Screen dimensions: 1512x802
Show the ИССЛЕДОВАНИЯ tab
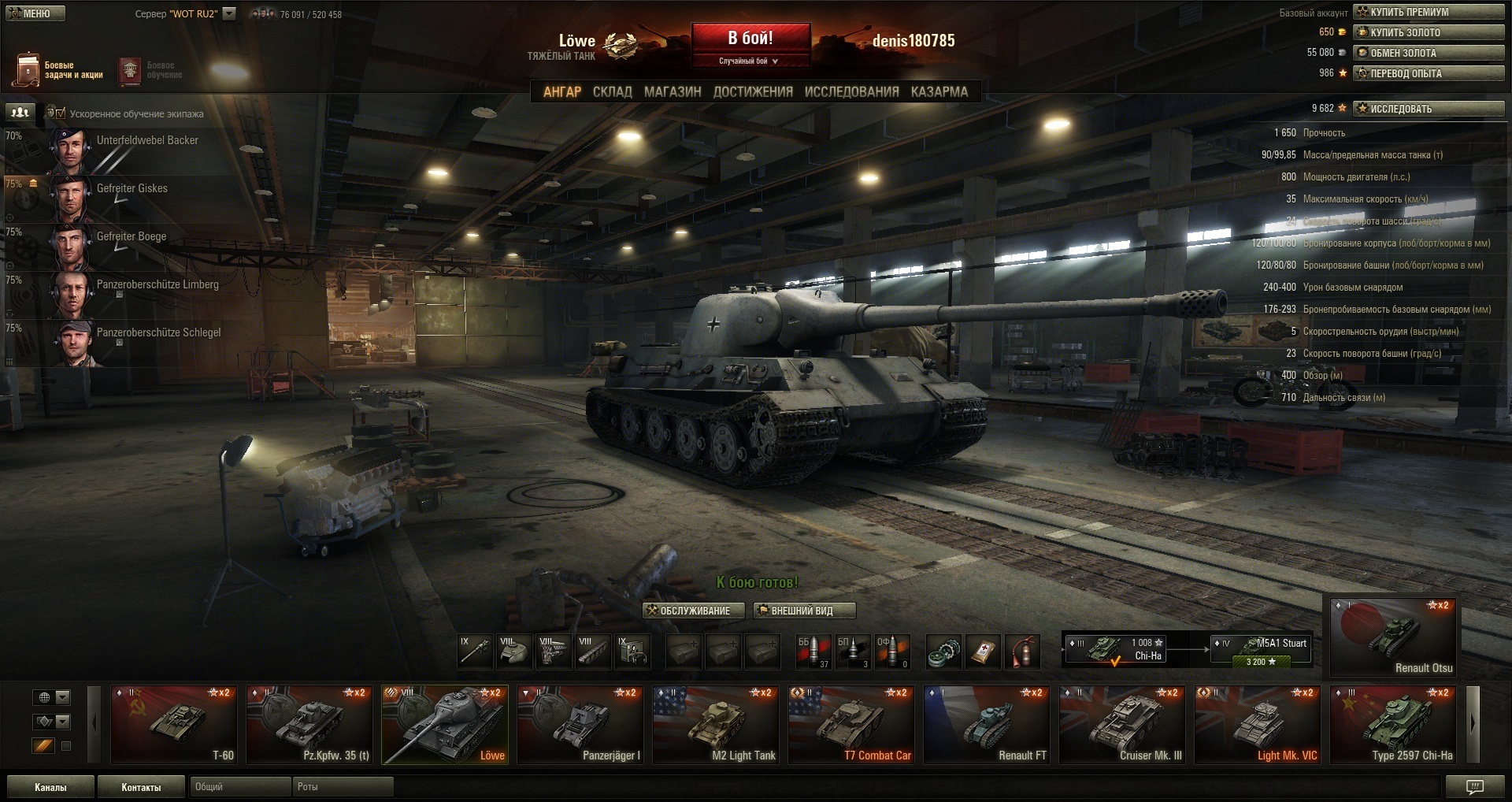tap(851, 91)
